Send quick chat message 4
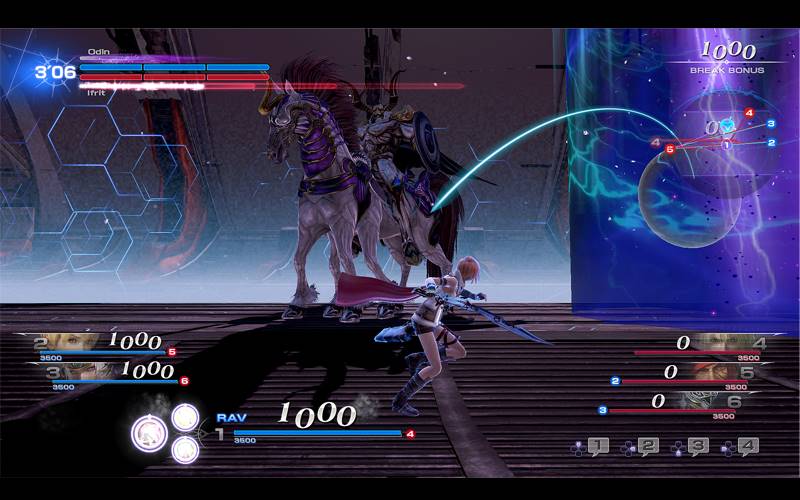This screenshot has width=800, height=500. tap(747, 447)
